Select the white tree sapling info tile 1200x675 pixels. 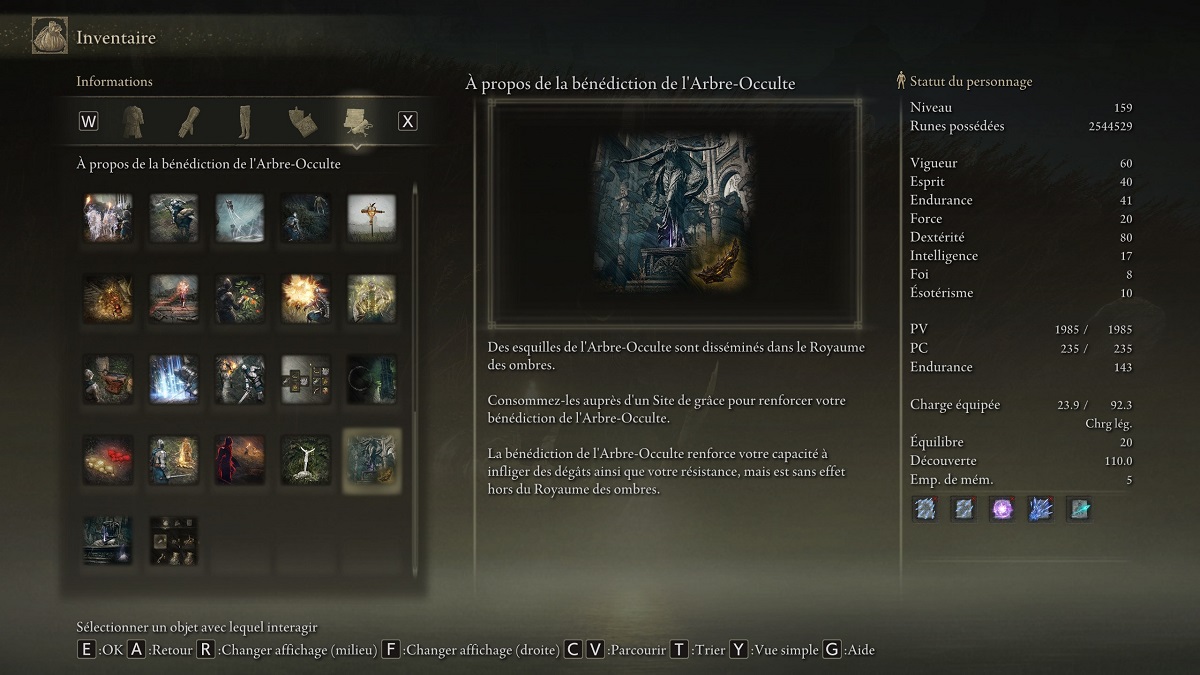(x=305, y=459)
